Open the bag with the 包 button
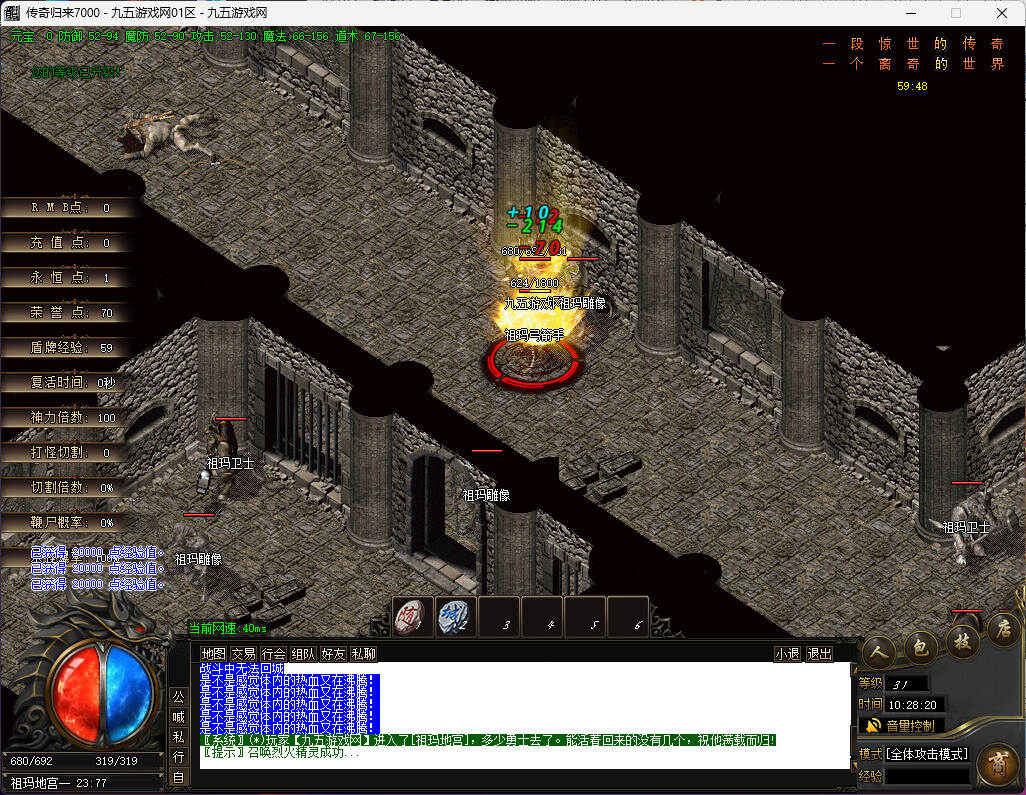Viewport: 1026px width, 795px height. click(920, 647)
